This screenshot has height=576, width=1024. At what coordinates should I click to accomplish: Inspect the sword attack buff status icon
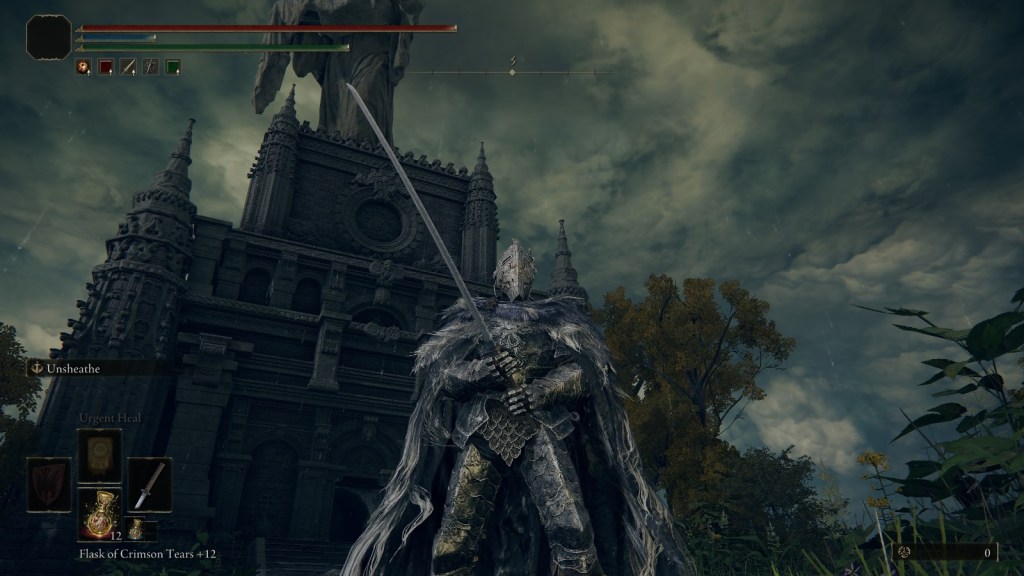click(128, 67)
